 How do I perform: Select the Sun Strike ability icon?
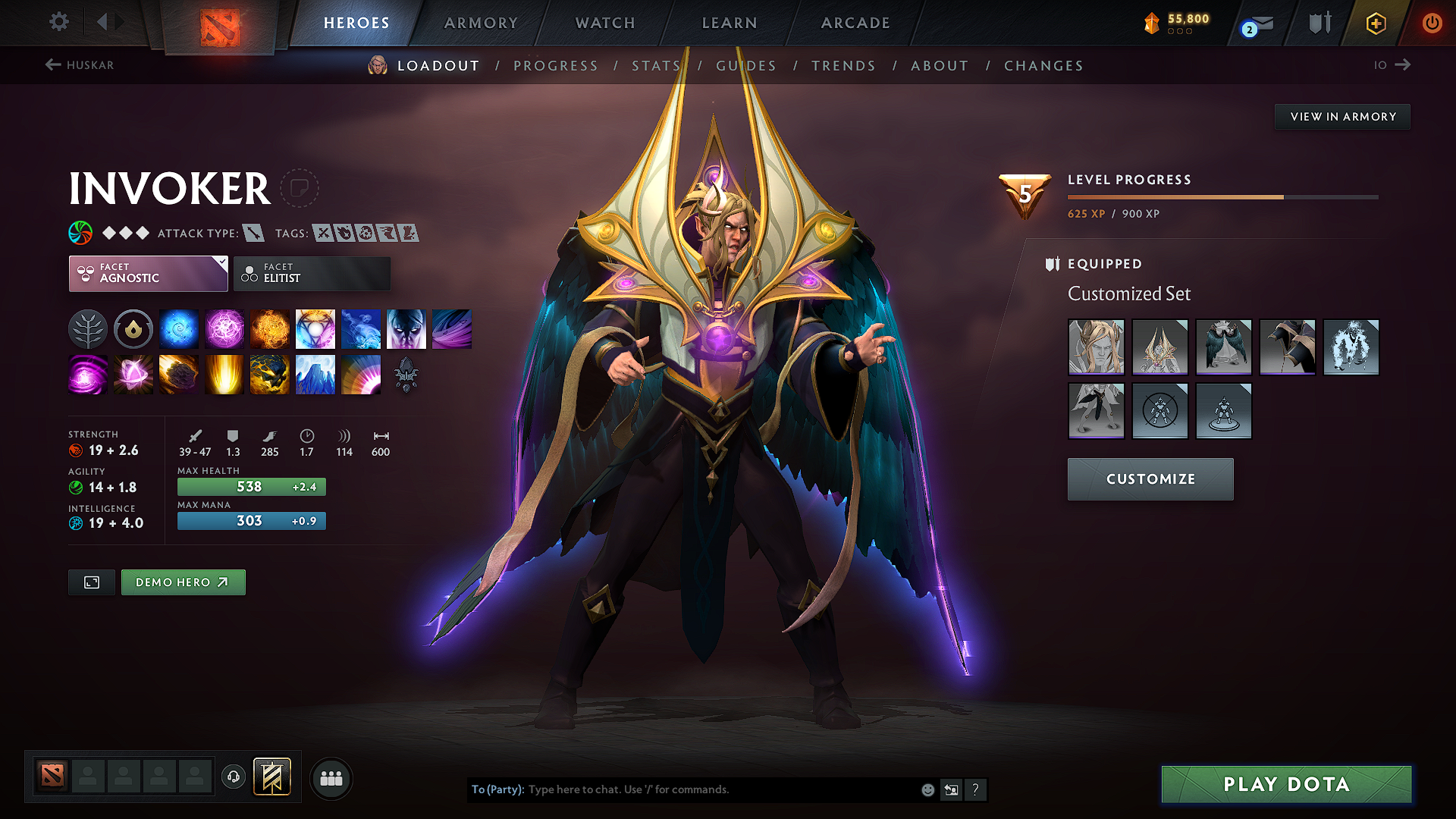[224, 374]
